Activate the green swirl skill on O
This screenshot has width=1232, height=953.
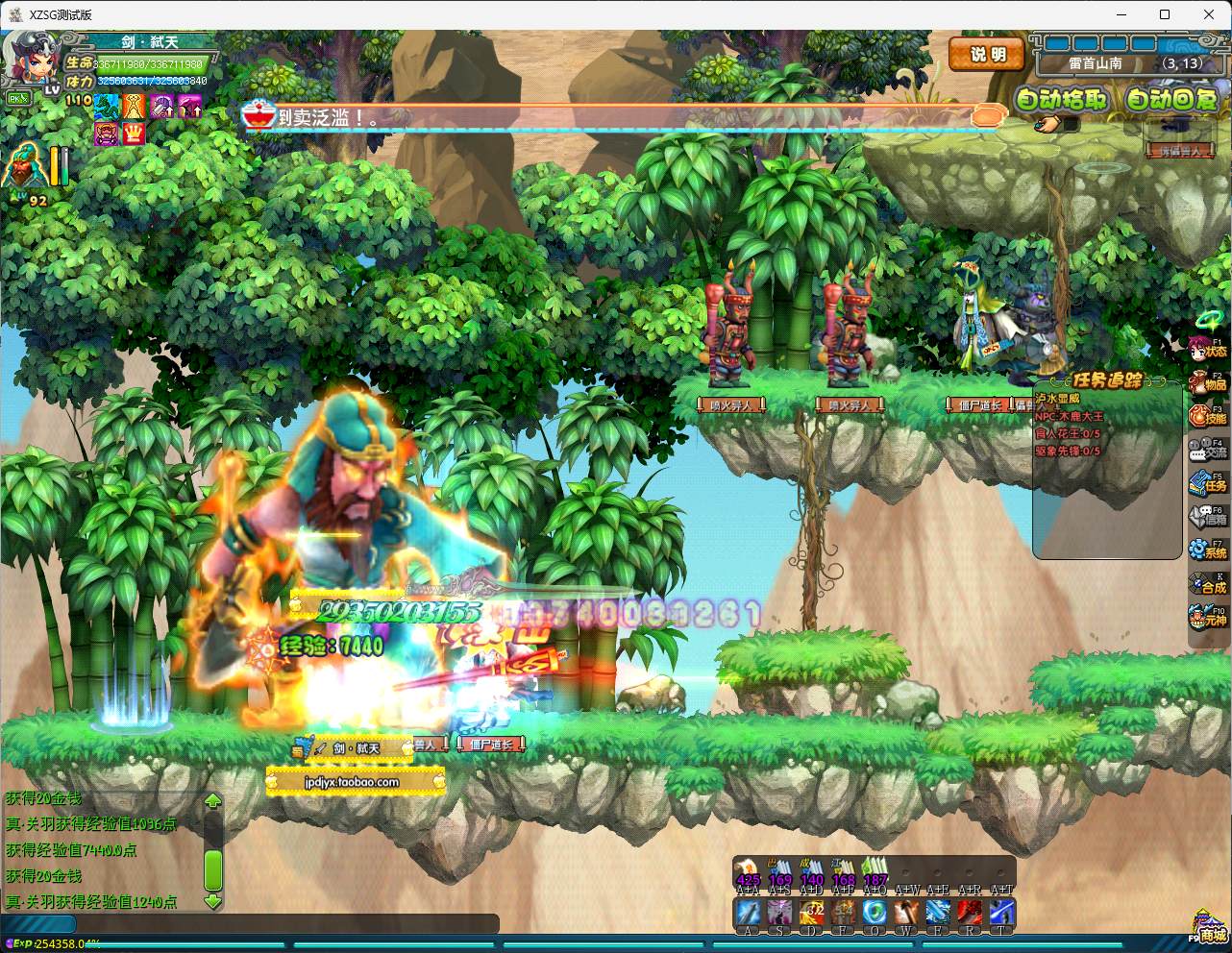click(875, 913)
